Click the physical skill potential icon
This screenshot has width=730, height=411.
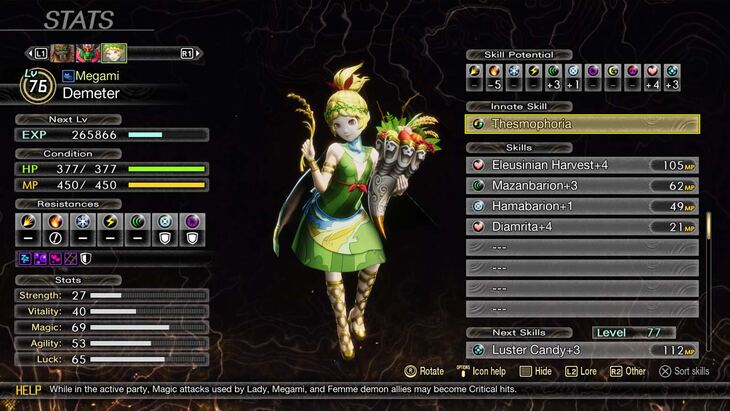click(476, 72)
